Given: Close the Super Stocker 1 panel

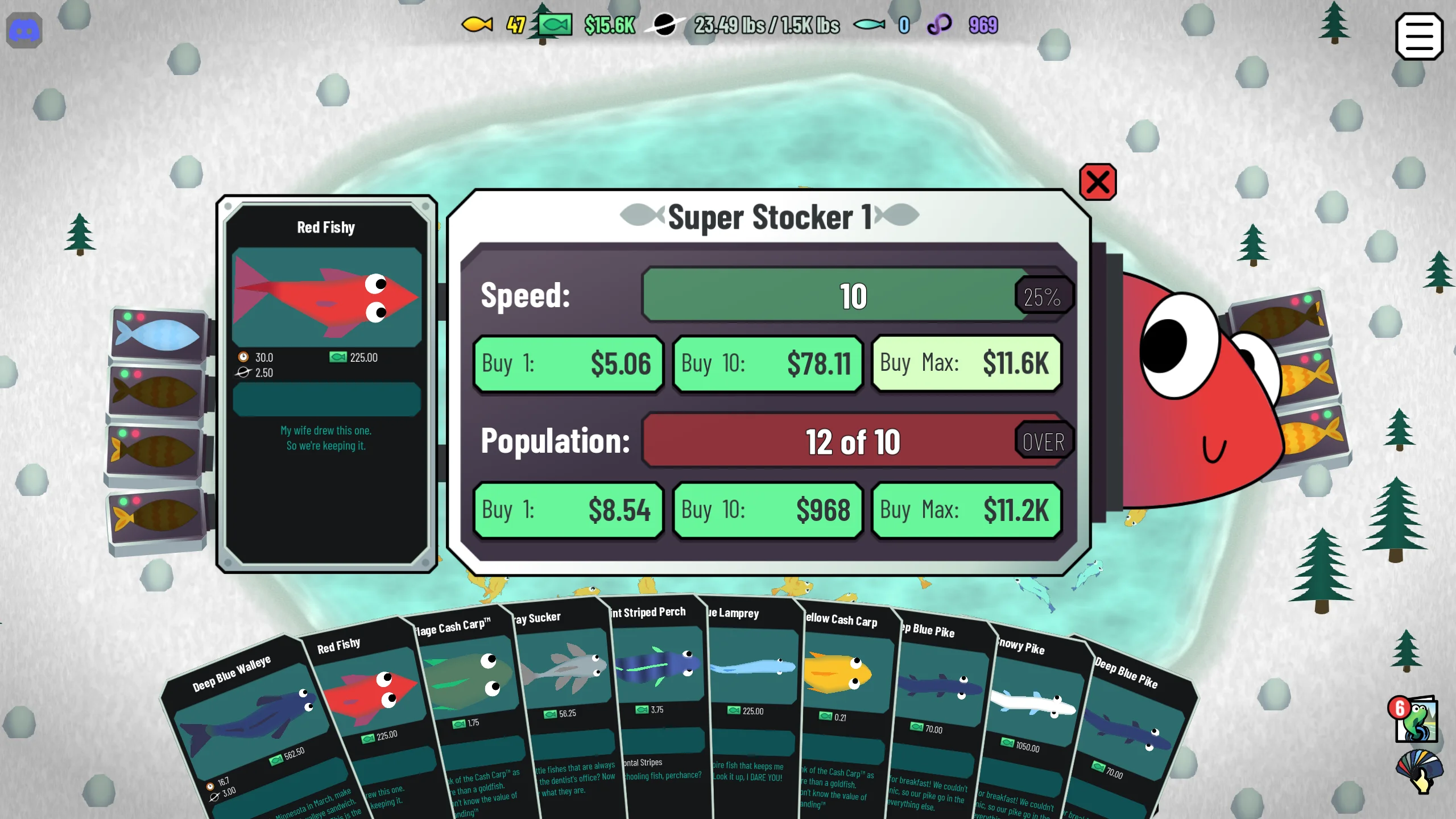Looking at the screenshot, I should point(1097,183).
